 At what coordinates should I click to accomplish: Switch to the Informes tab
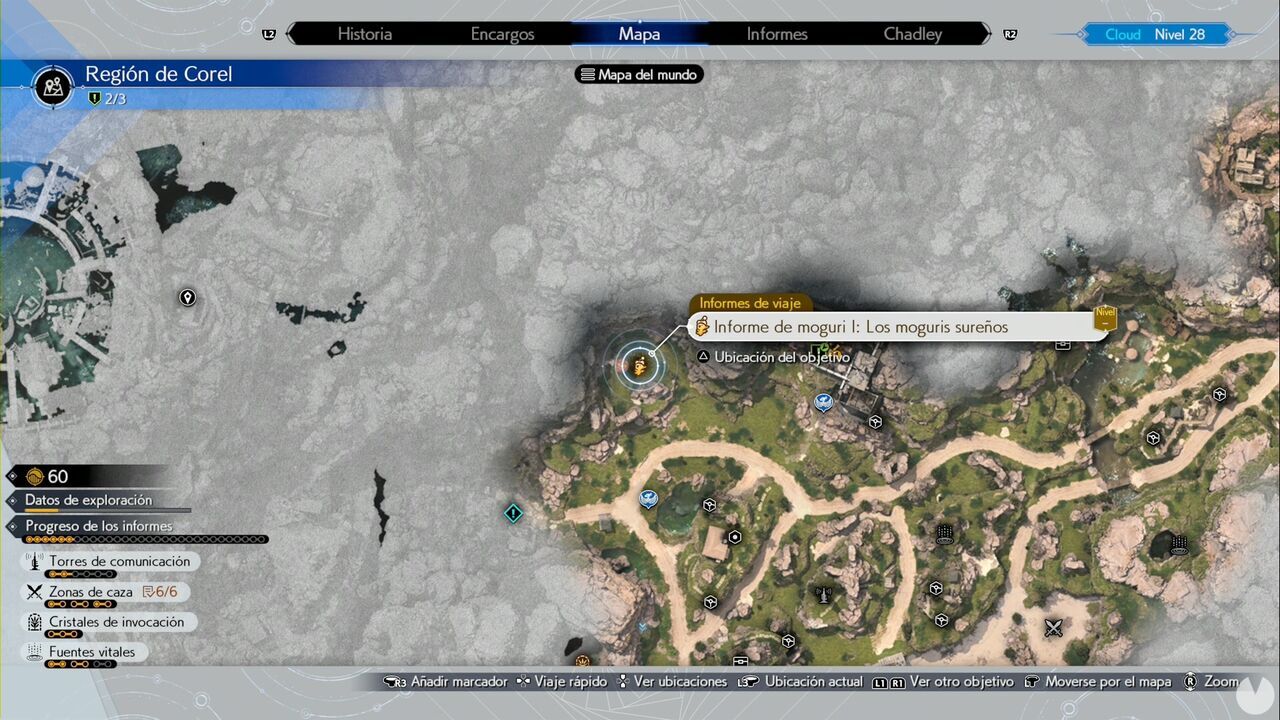(x=776, y=33)
